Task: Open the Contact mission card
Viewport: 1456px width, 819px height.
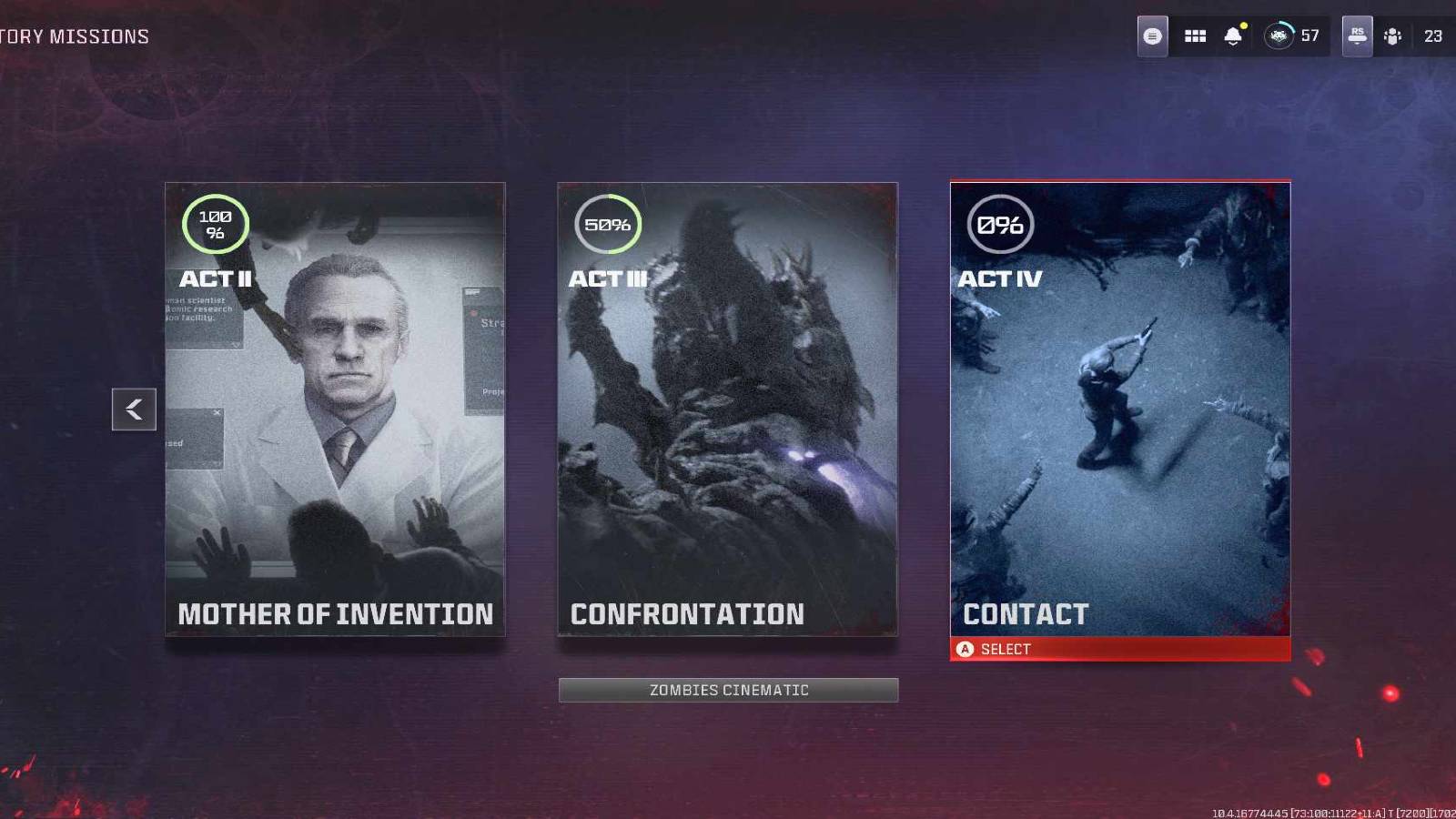Action: click(1119, 409)
